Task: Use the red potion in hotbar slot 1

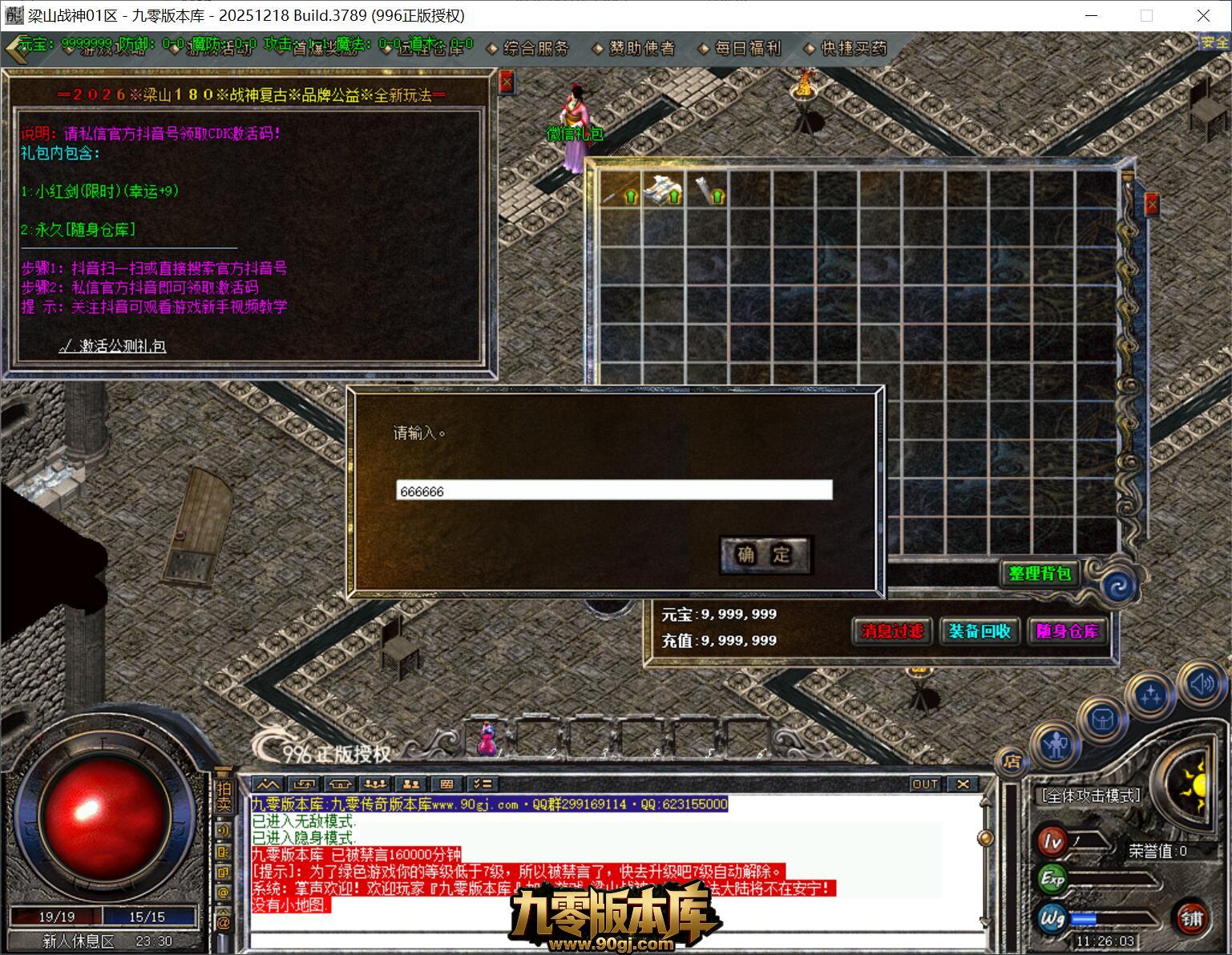Action: tap(487, 739)
